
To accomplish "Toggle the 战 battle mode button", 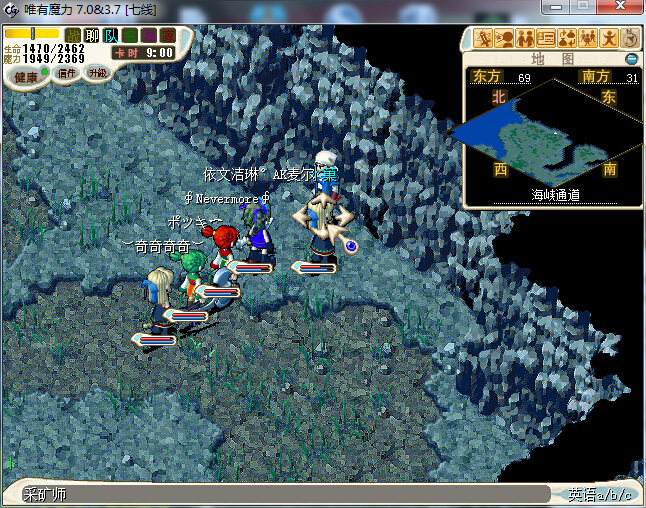I will click(x=73, y=35).
